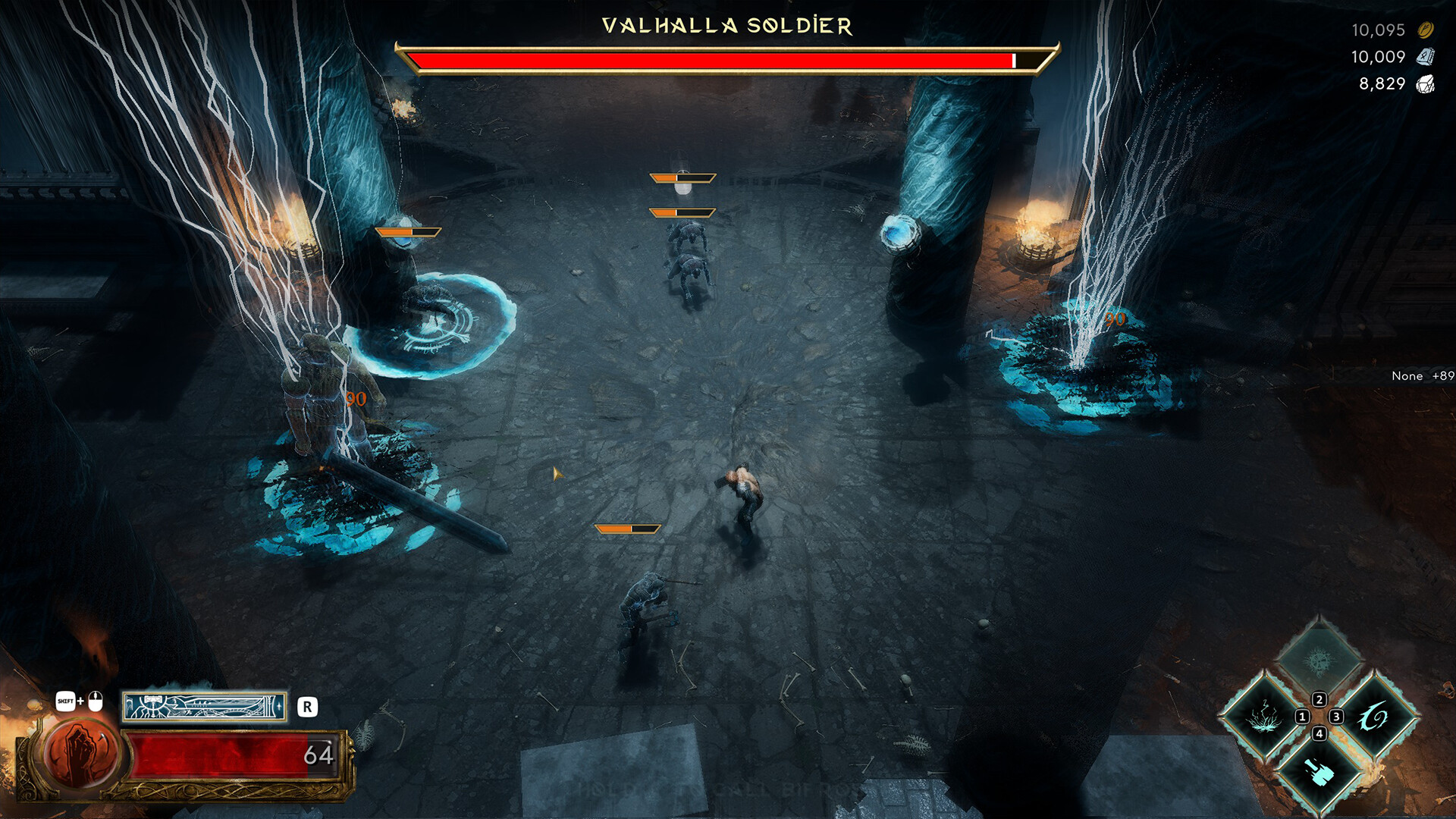Click the R key prompt near the weapon bar
Screen dimensions: 1456x819
pyautogui.click(x=306, y=705)
